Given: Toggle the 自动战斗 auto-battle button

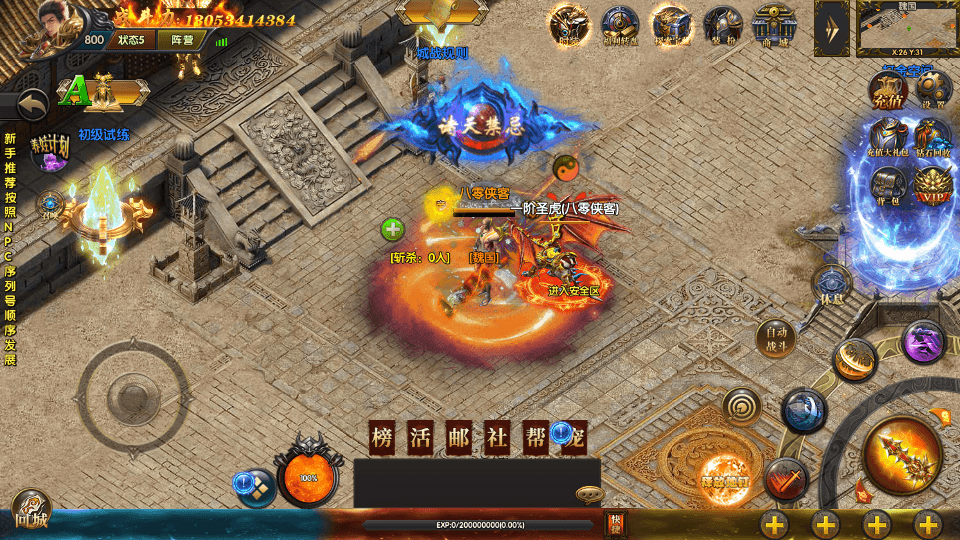Looking at the screenshot, I should tap(775, 336).
